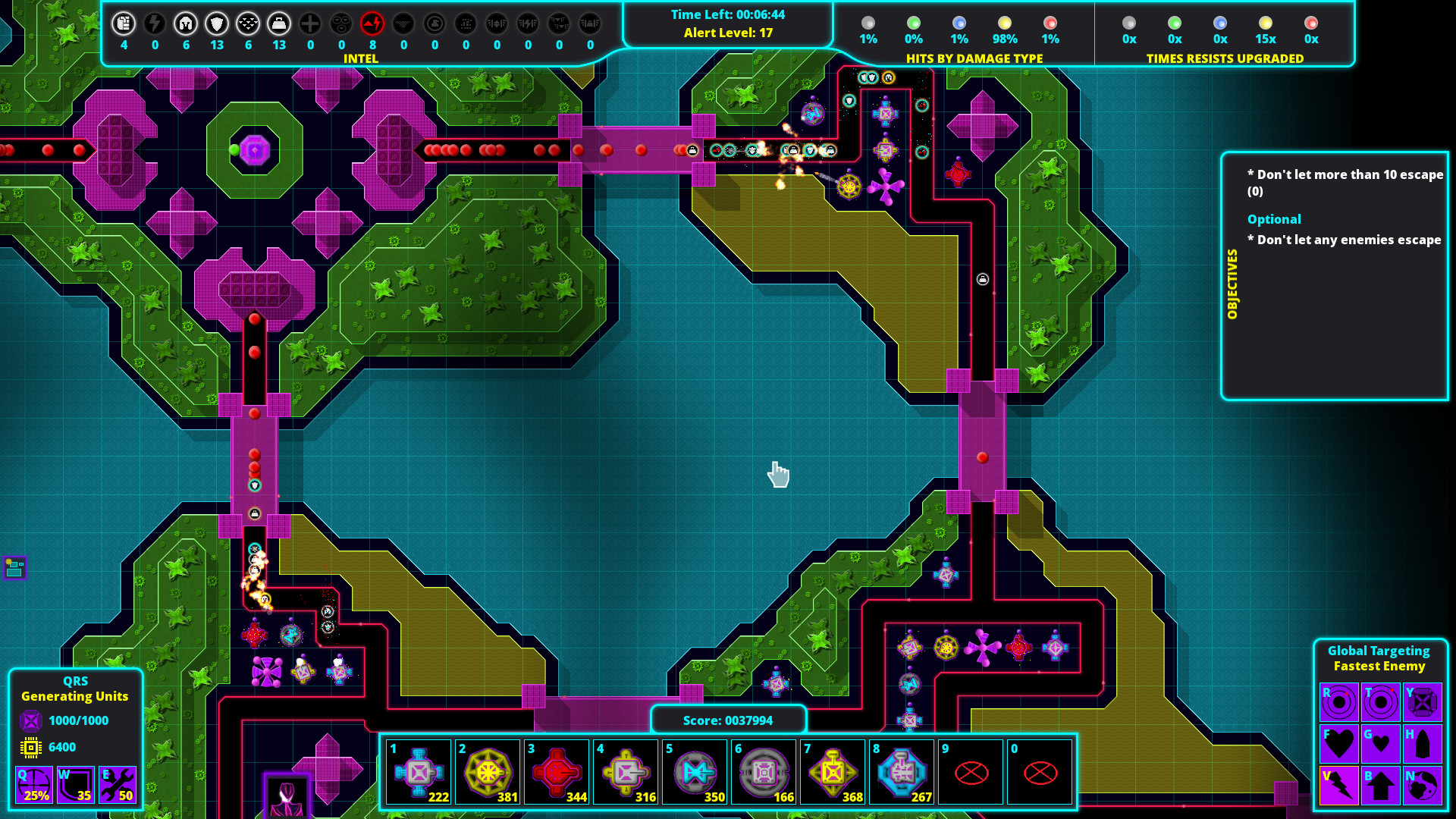
Task: Click the helmet Intel icon with count 6
Action: 187,23
